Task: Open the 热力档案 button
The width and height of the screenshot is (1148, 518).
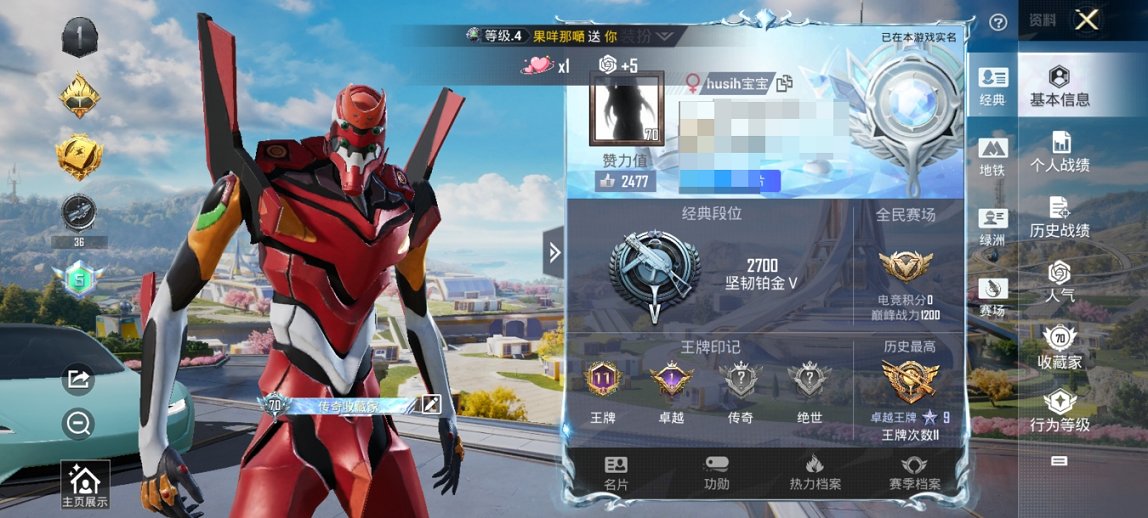Action: pyautogui.click(x=814, y=473)
